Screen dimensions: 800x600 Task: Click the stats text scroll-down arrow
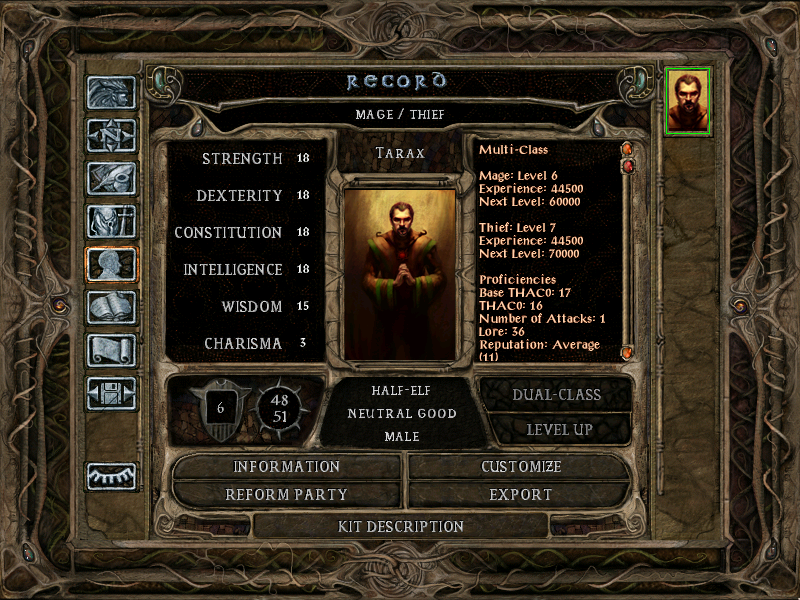point(627,352)
